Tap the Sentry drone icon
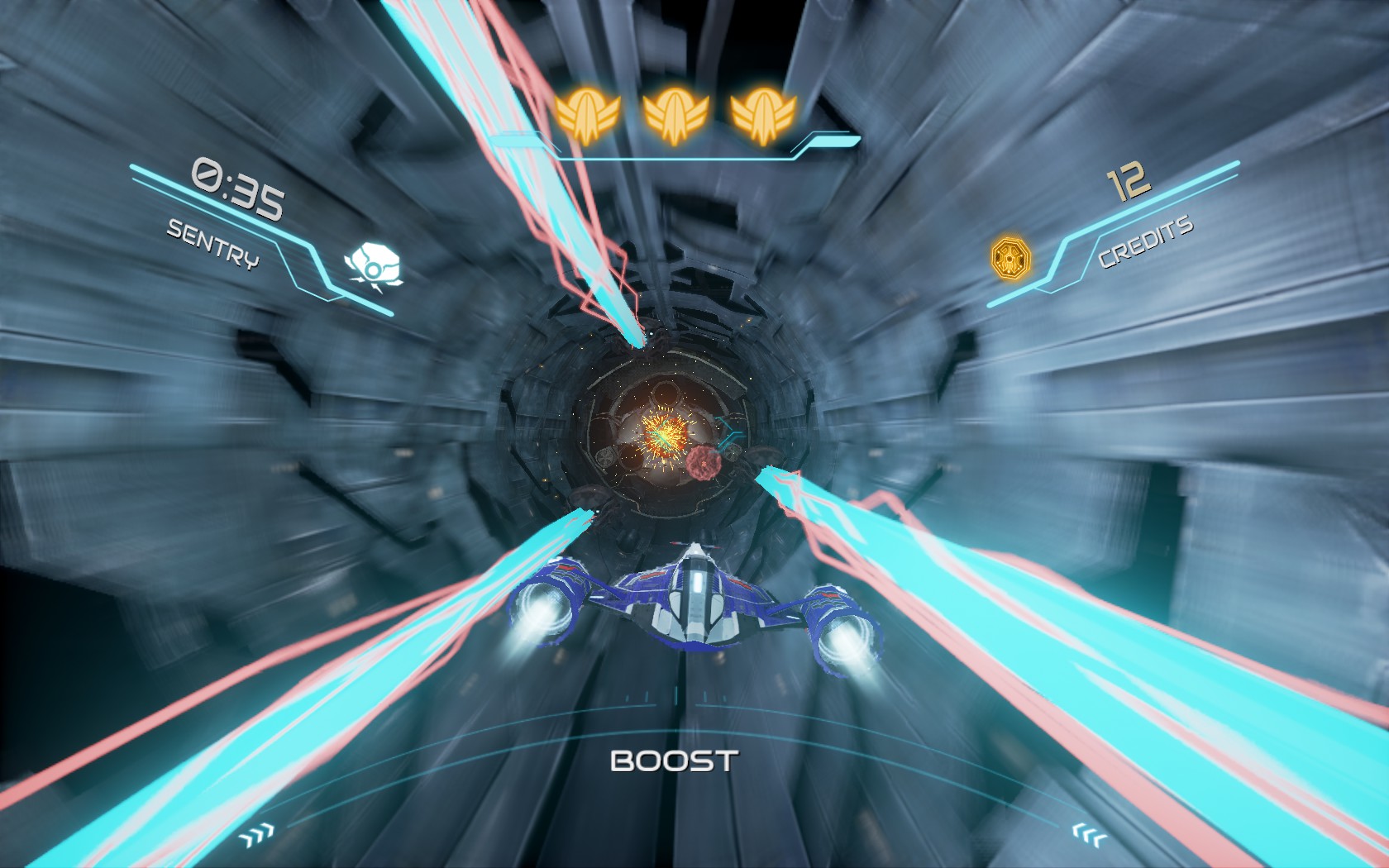 (373, 265)
